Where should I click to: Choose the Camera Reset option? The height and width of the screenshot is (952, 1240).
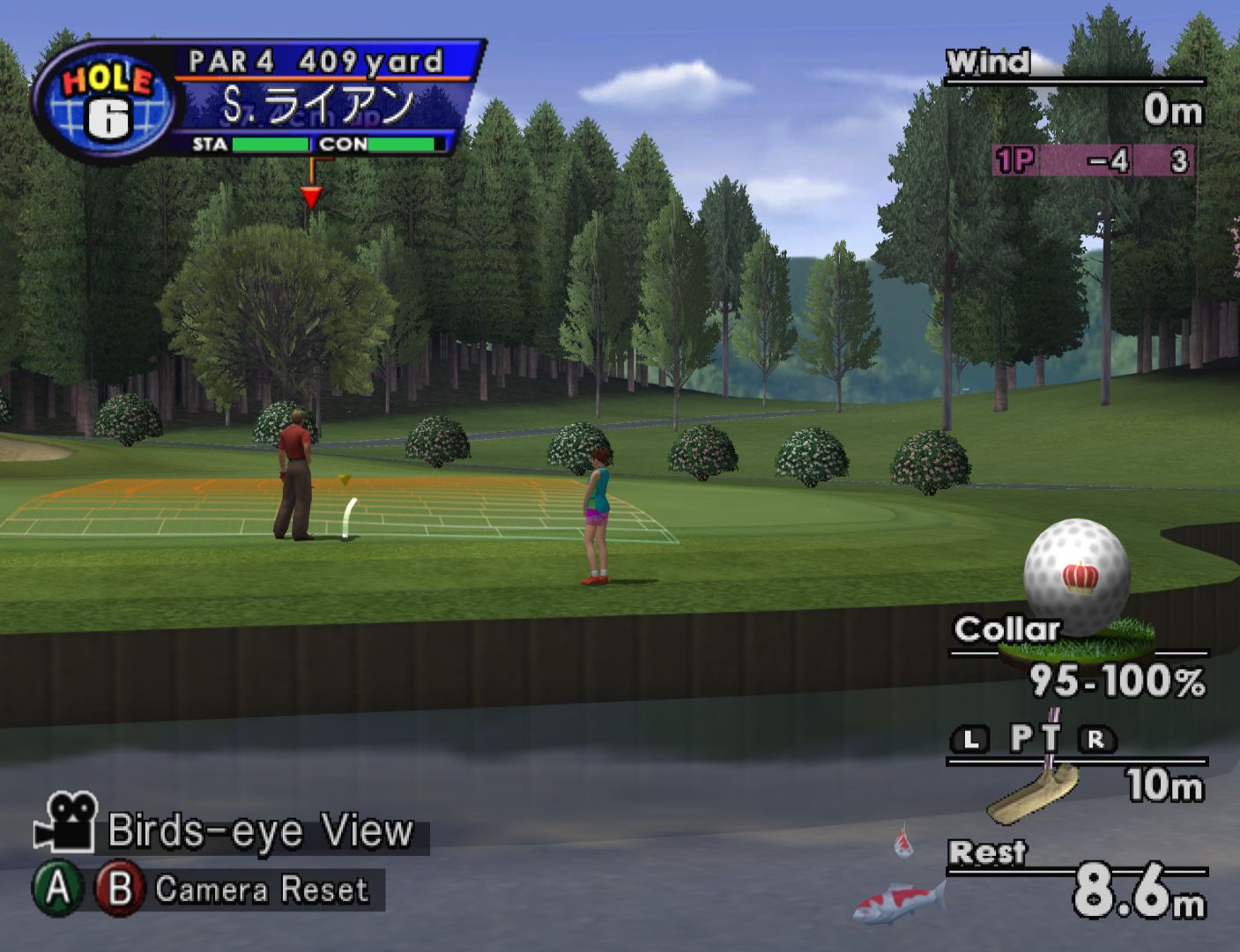click(x=261, y=889)
